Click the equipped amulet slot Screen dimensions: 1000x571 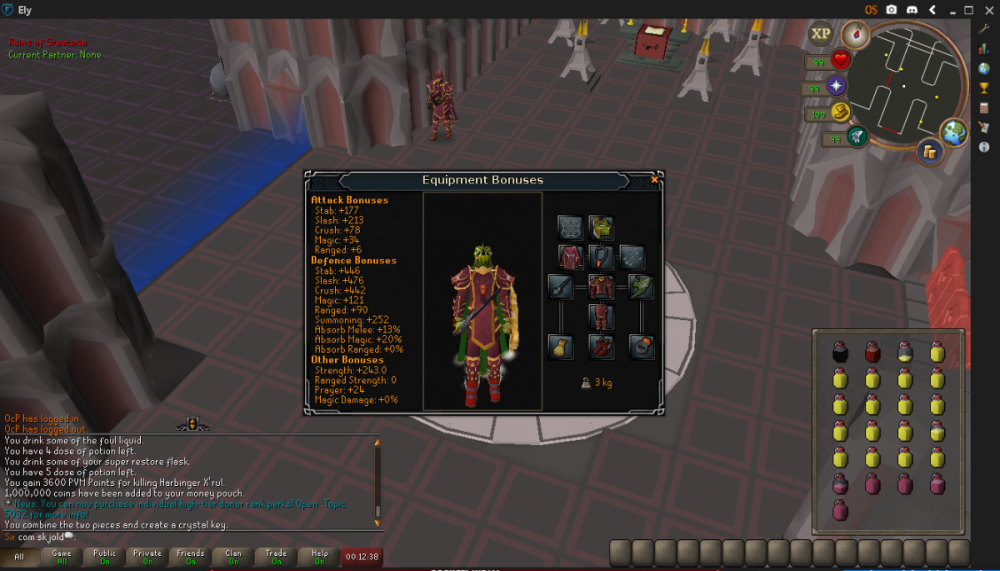point(602,257)
